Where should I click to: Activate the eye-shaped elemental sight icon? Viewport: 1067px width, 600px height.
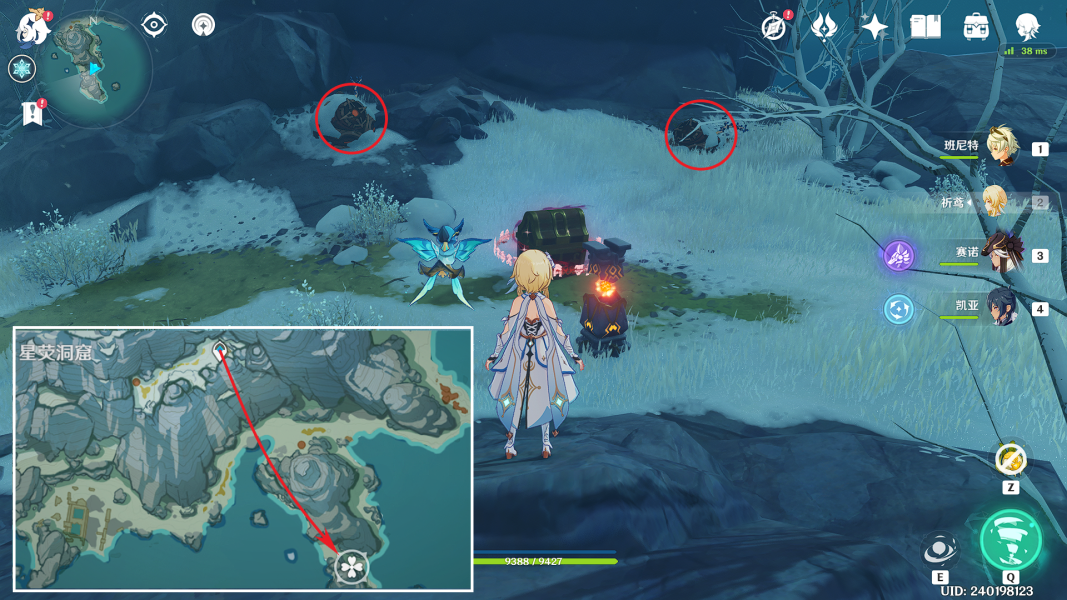tap(154, 24)
